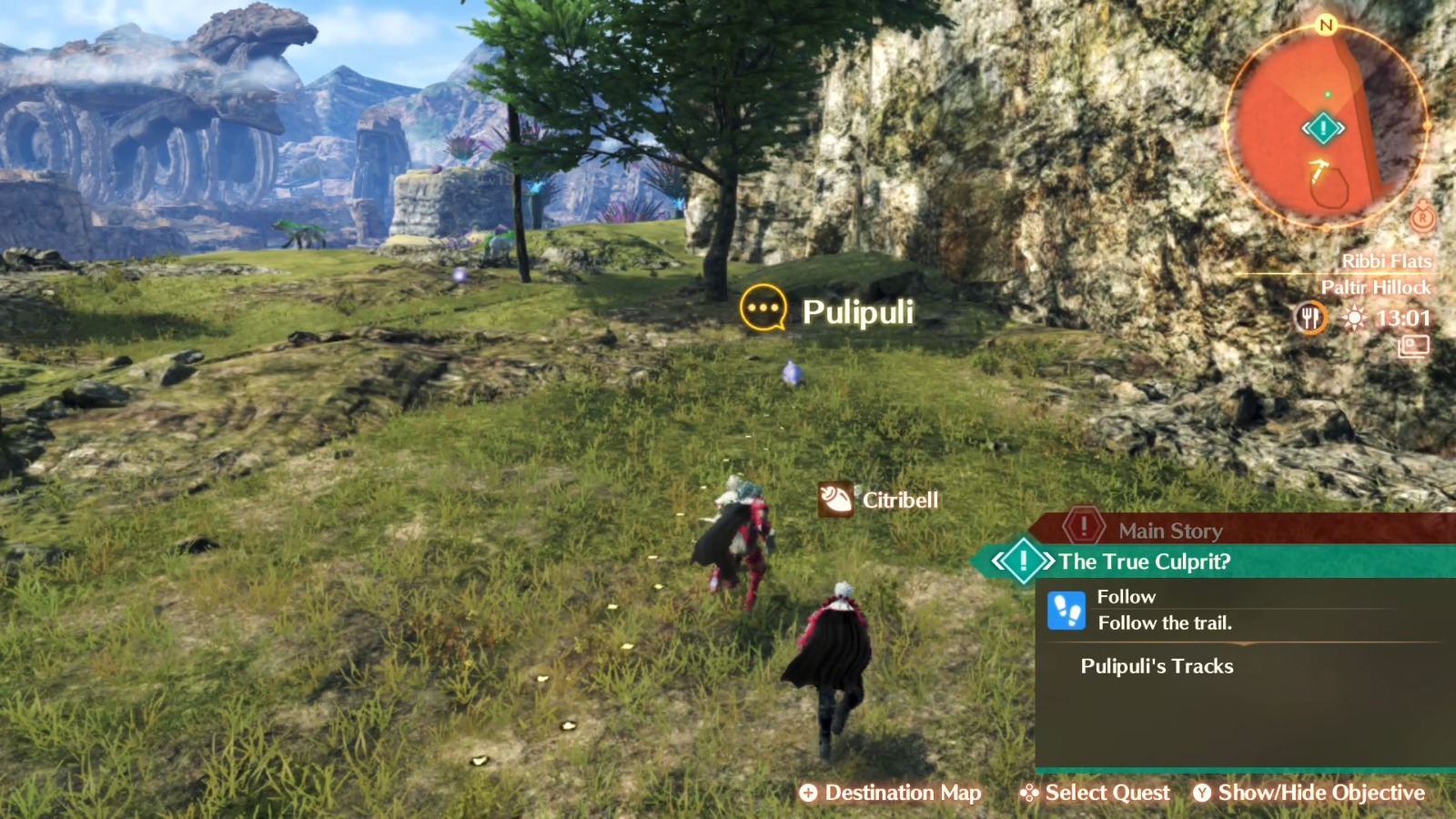Click the screenshot camera icon below the clock
This screenshot has height=819, width=1456.
coord(1413,346)
